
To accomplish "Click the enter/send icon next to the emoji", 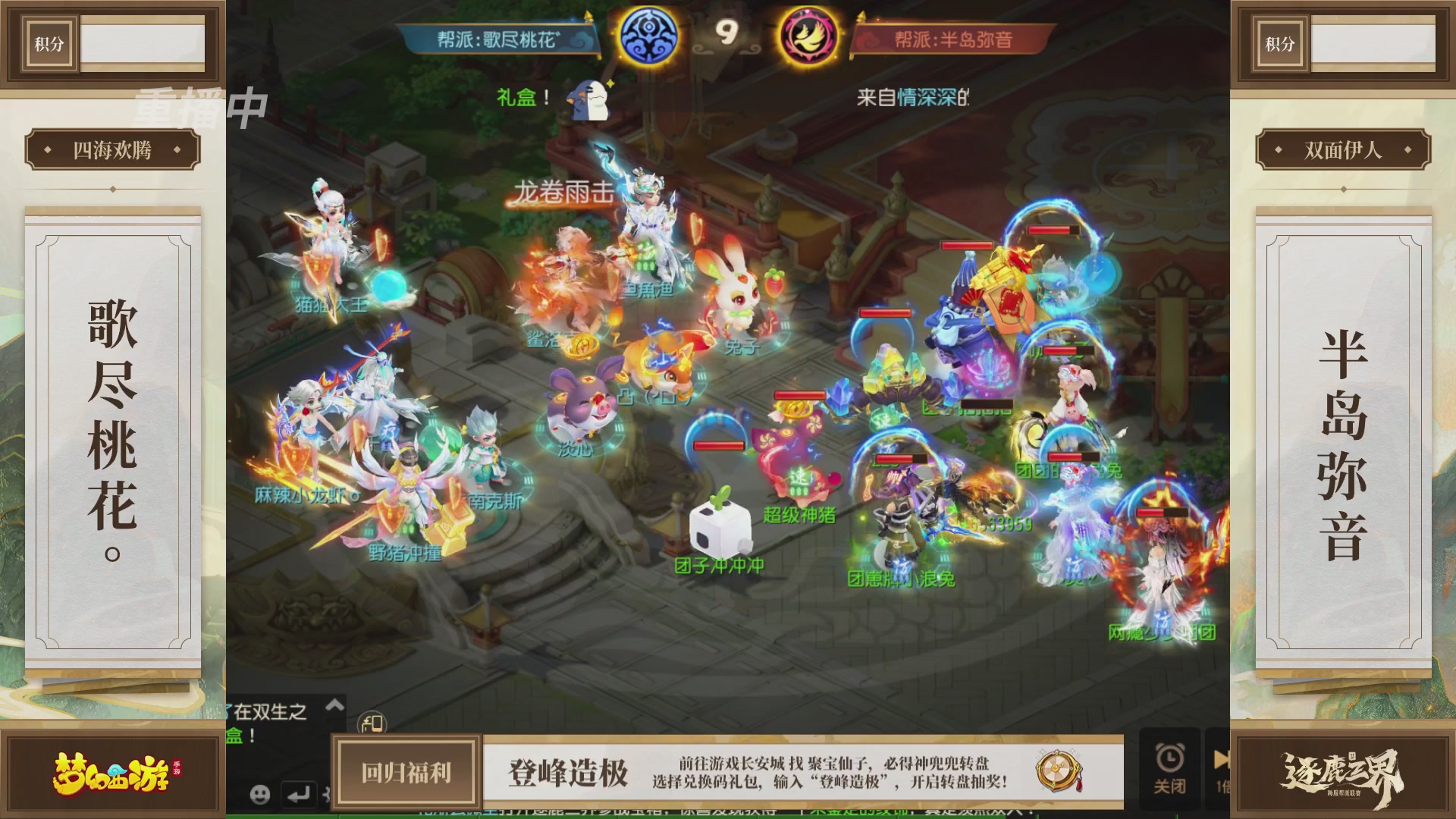I will pyautogui.click(x=298, y=795).
